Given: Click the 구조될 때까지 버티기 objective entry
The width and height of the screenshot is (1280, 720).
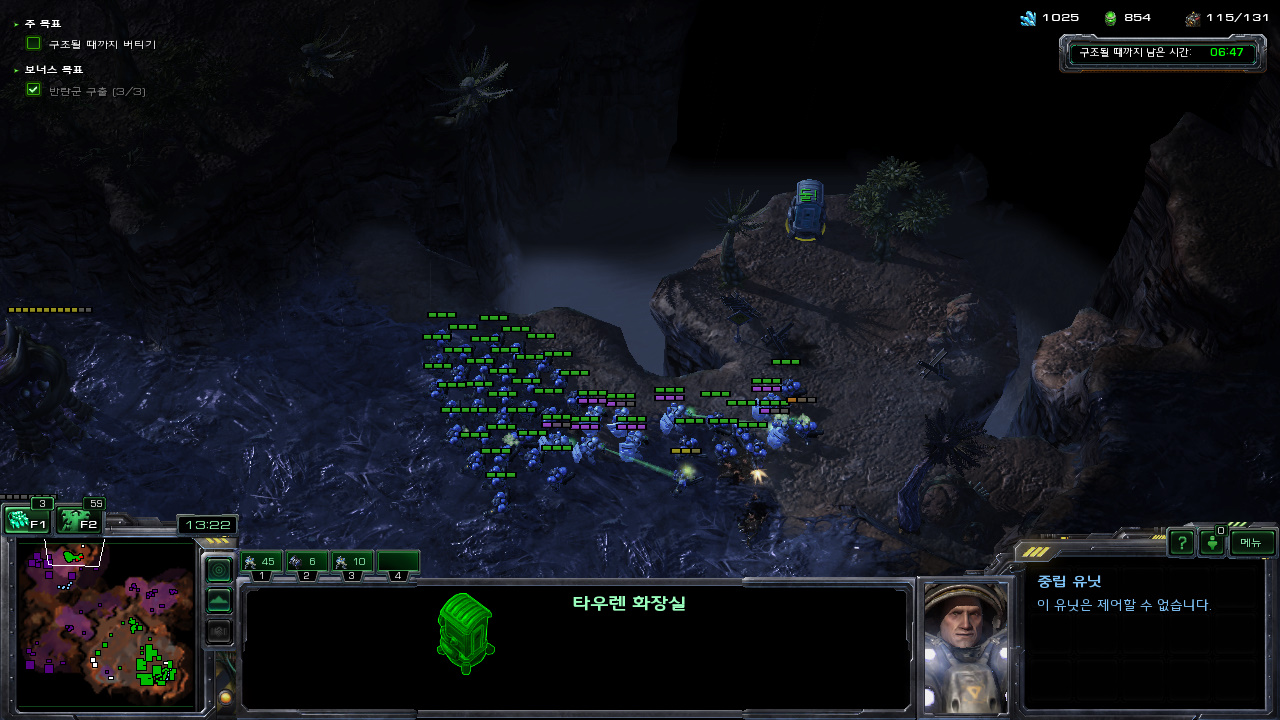Looking at the screenshot, I should point(102,44).
